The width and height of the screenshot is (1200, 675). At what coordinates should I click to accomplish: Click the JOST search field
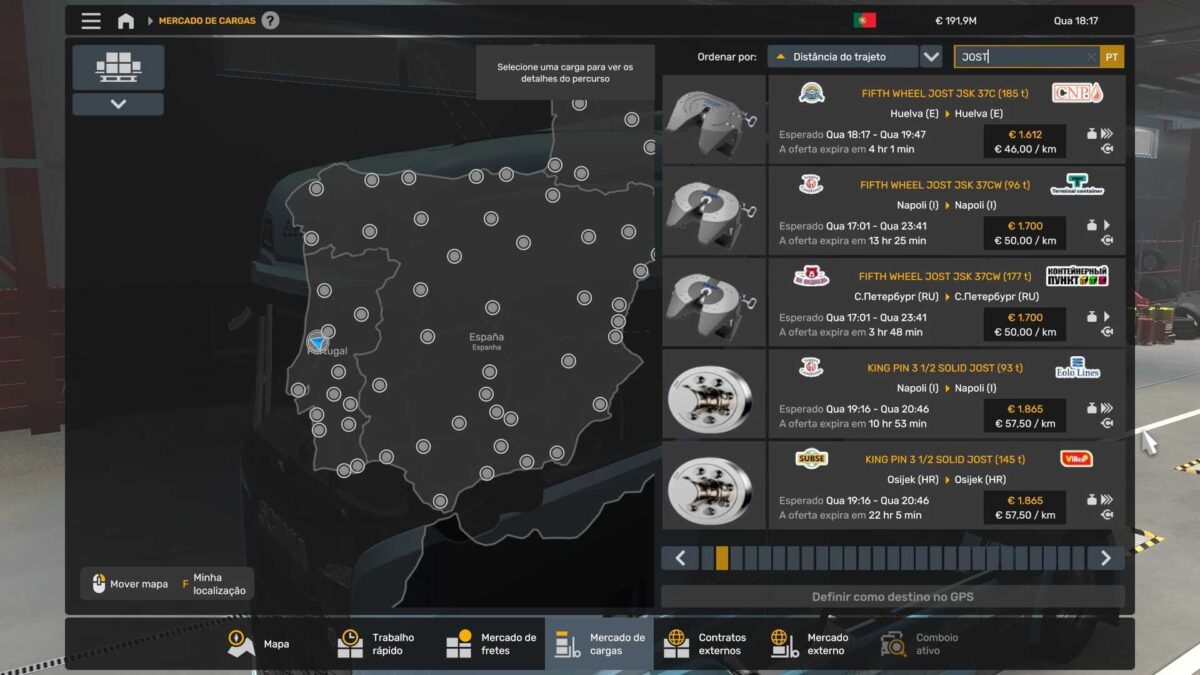coord(1020,57)
